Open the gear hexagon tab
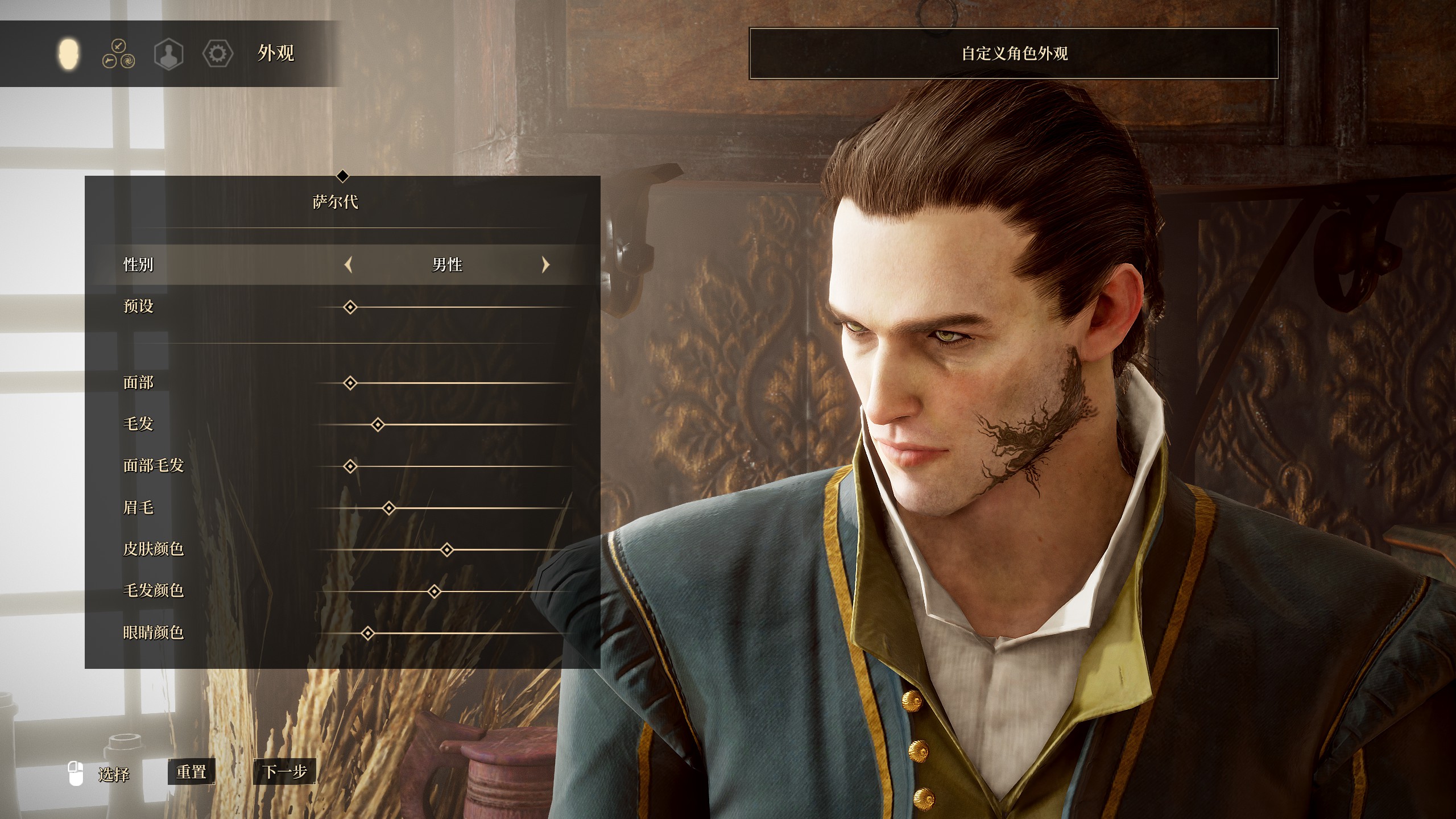This screenshot has height=819, width=1456. (218, 54)
